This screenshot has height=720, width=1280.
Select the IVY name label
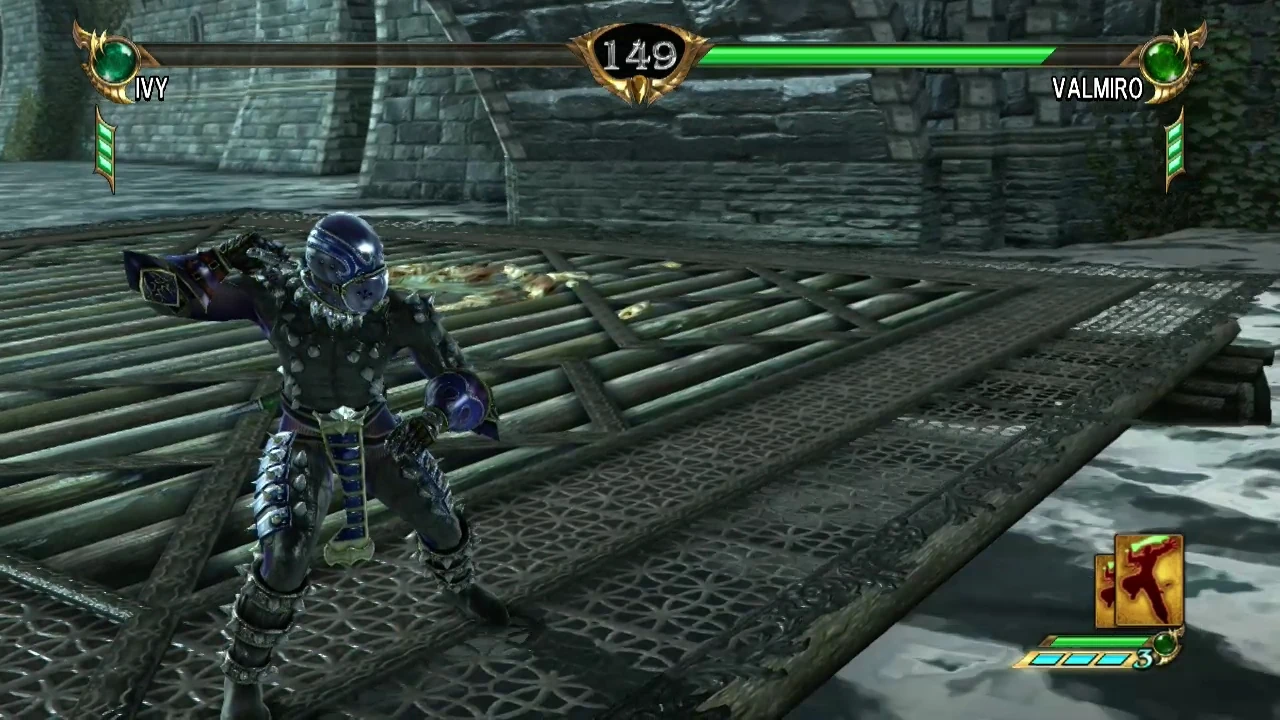click(152, 90)
